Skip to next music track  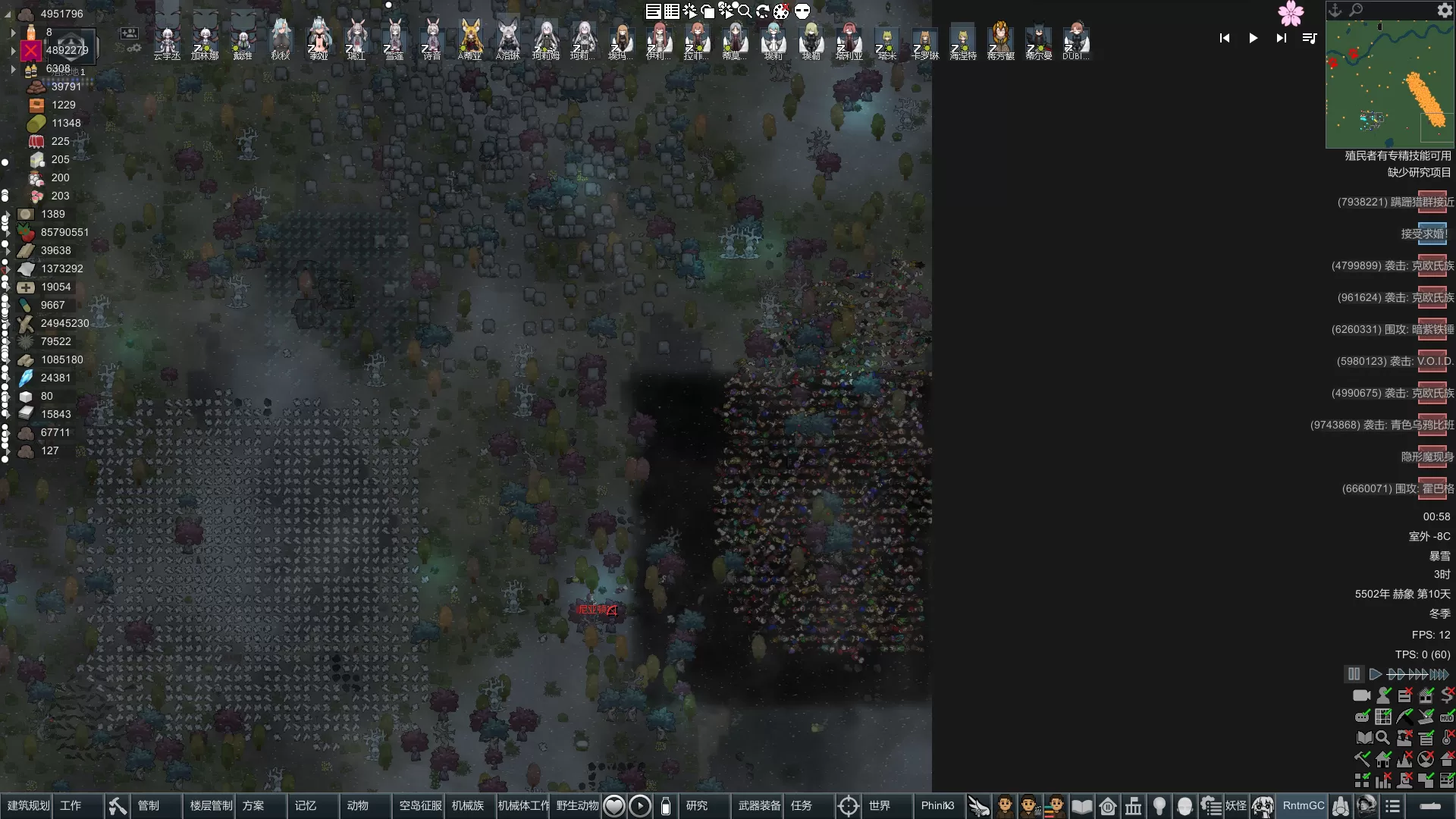(1281, 38)
